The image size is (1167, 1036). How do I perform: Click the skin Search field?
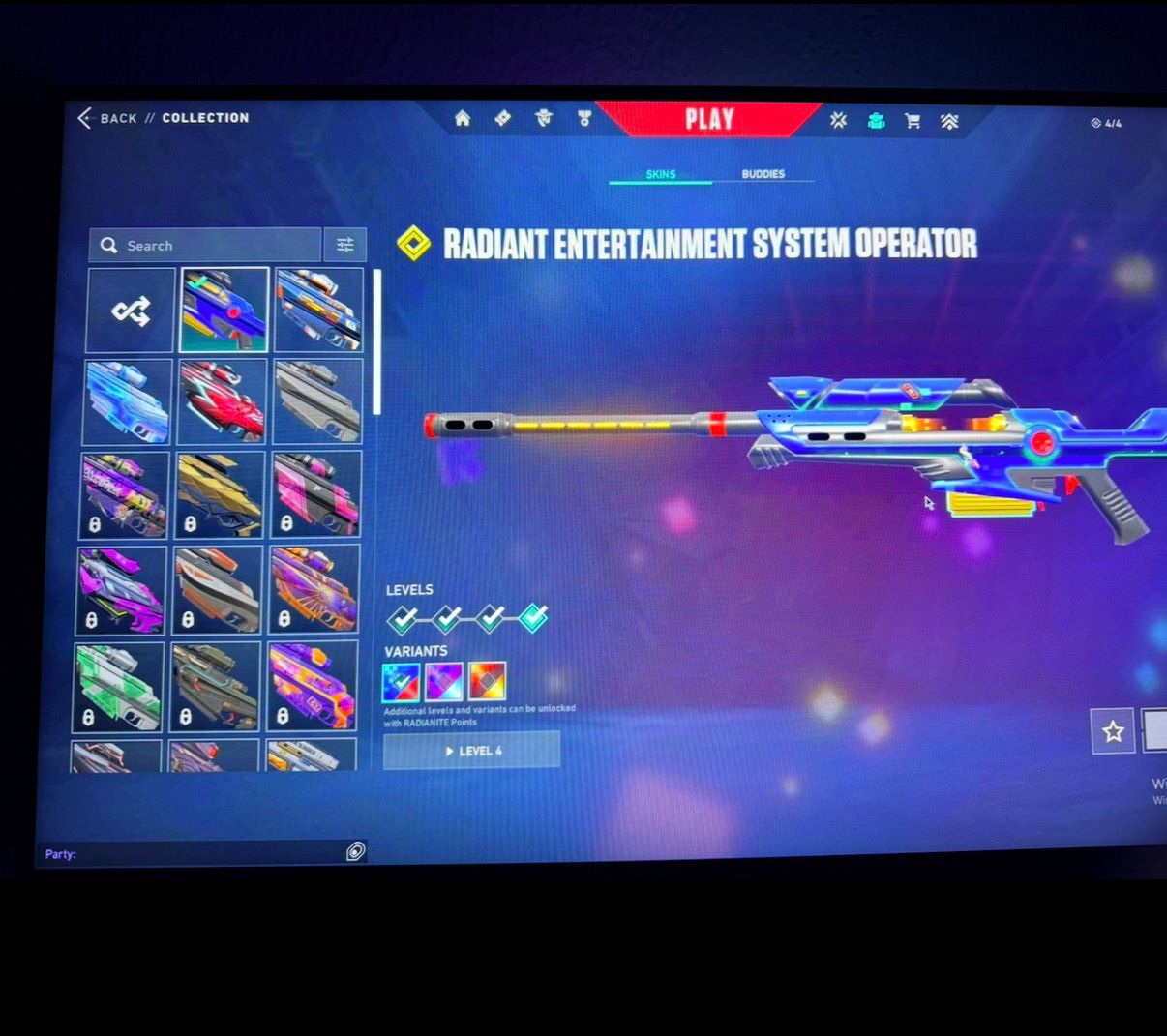(x=205, y=246)
